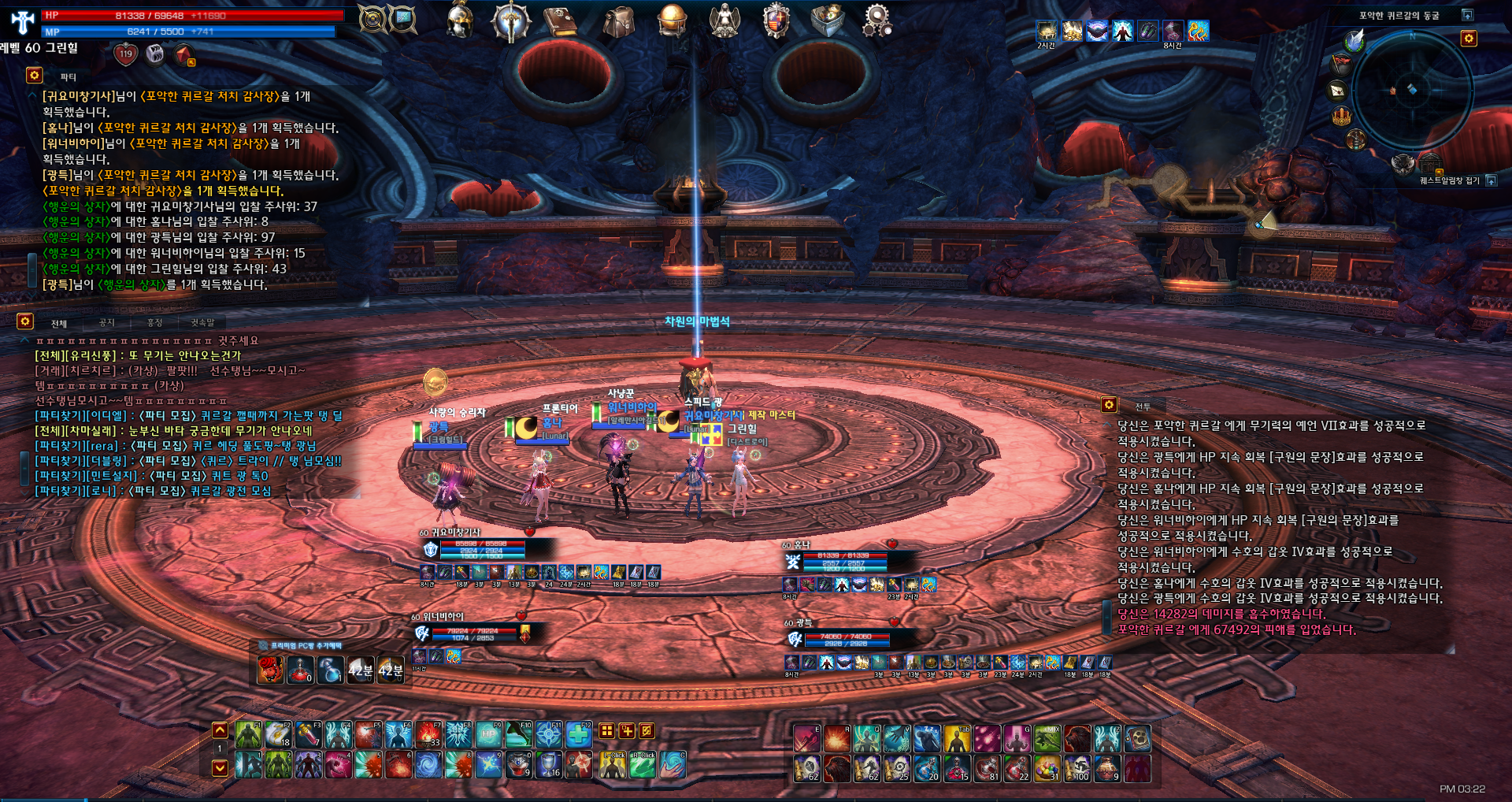Viewport: 1512px width, 802px height.
Task: Open the sword-emblem skills menu
Action: coord(510,20)
